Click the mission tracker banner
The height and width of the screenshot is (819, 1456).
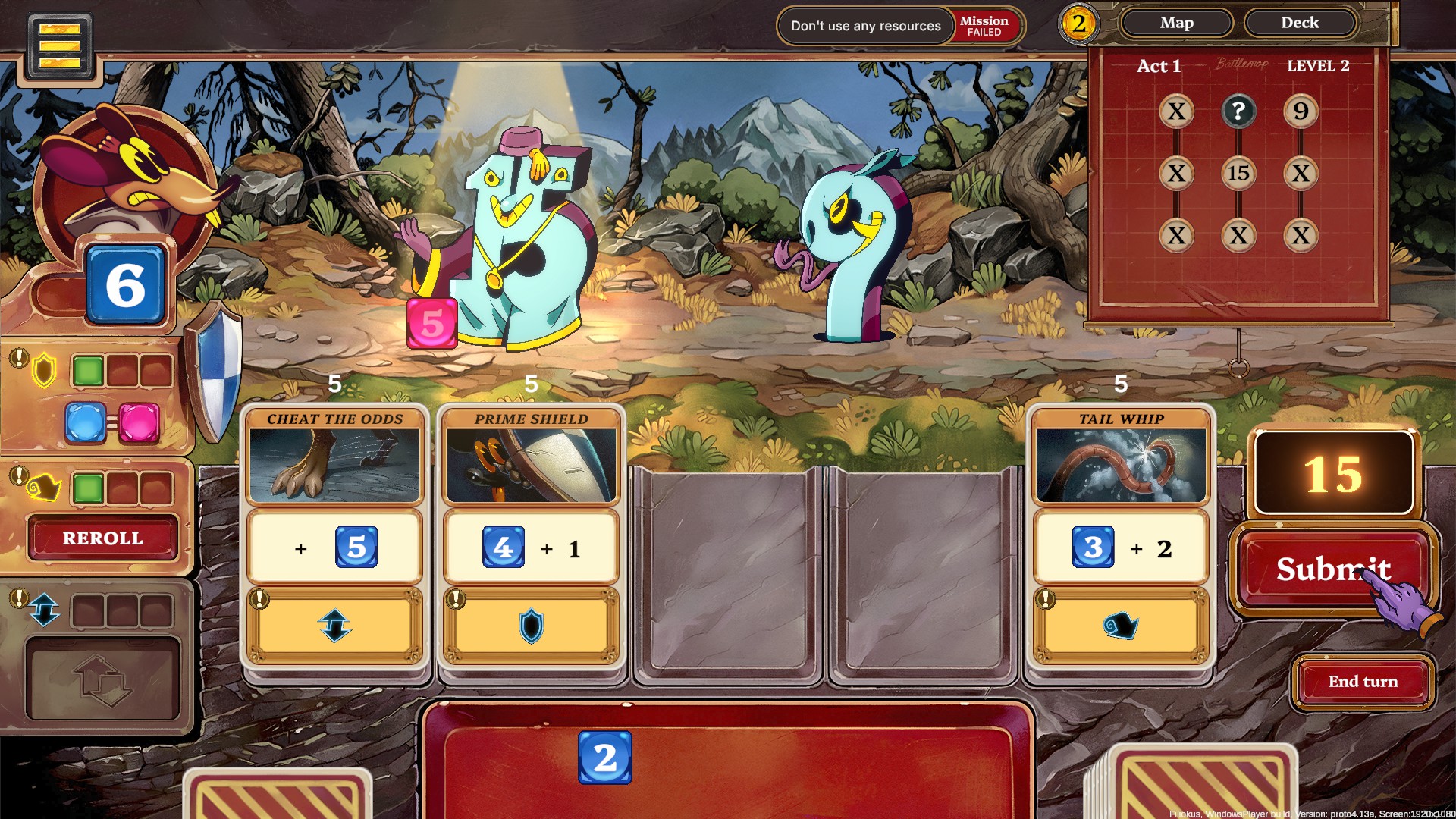click(x=900, y=26)
